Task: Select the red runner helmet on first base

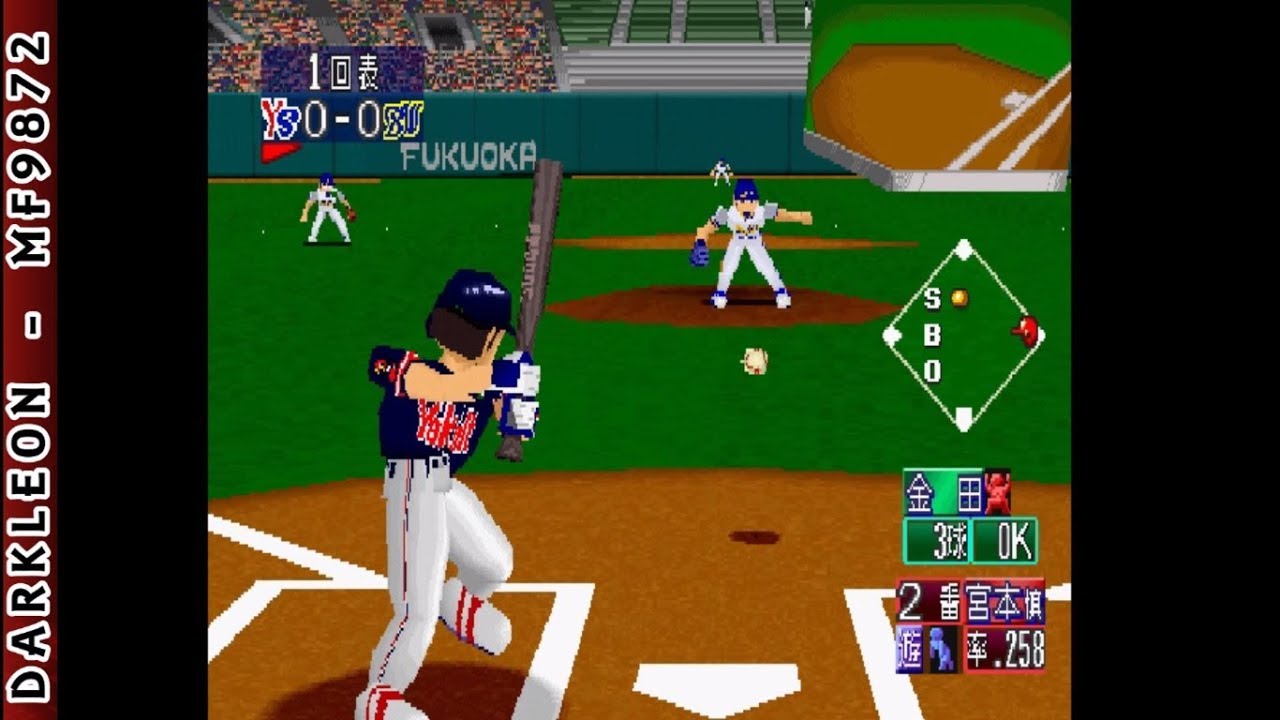Action: pos(1025,331)
